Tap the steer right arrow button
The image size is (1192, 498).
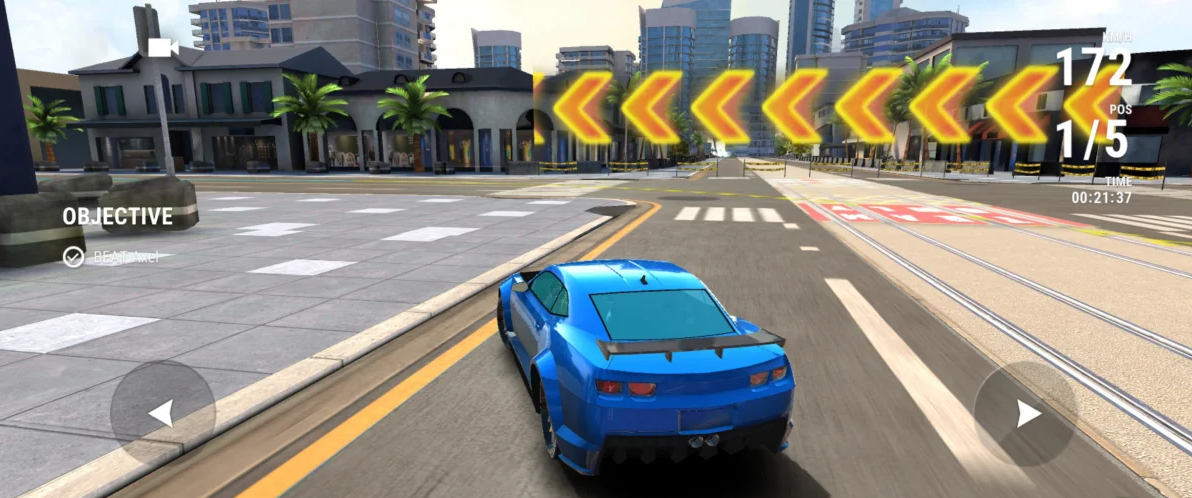point(1026,413)
